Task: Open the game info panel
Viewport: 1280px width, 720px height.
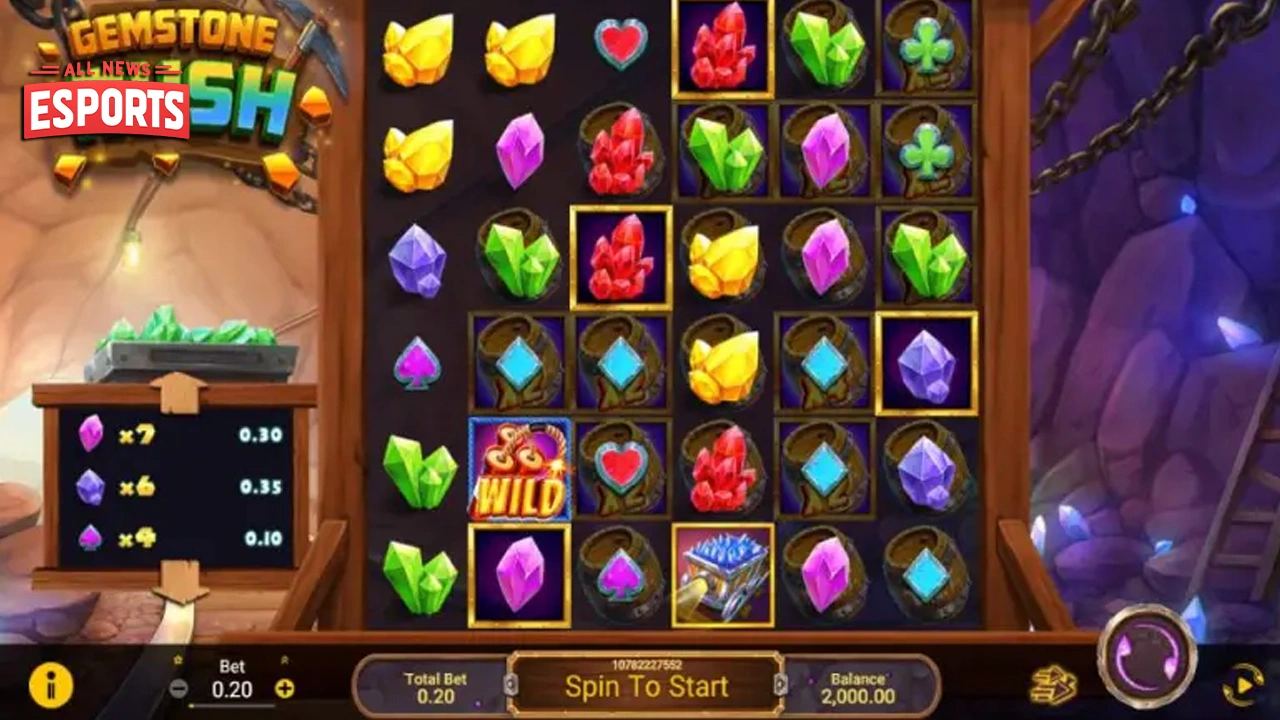Action: pos(50,687)
